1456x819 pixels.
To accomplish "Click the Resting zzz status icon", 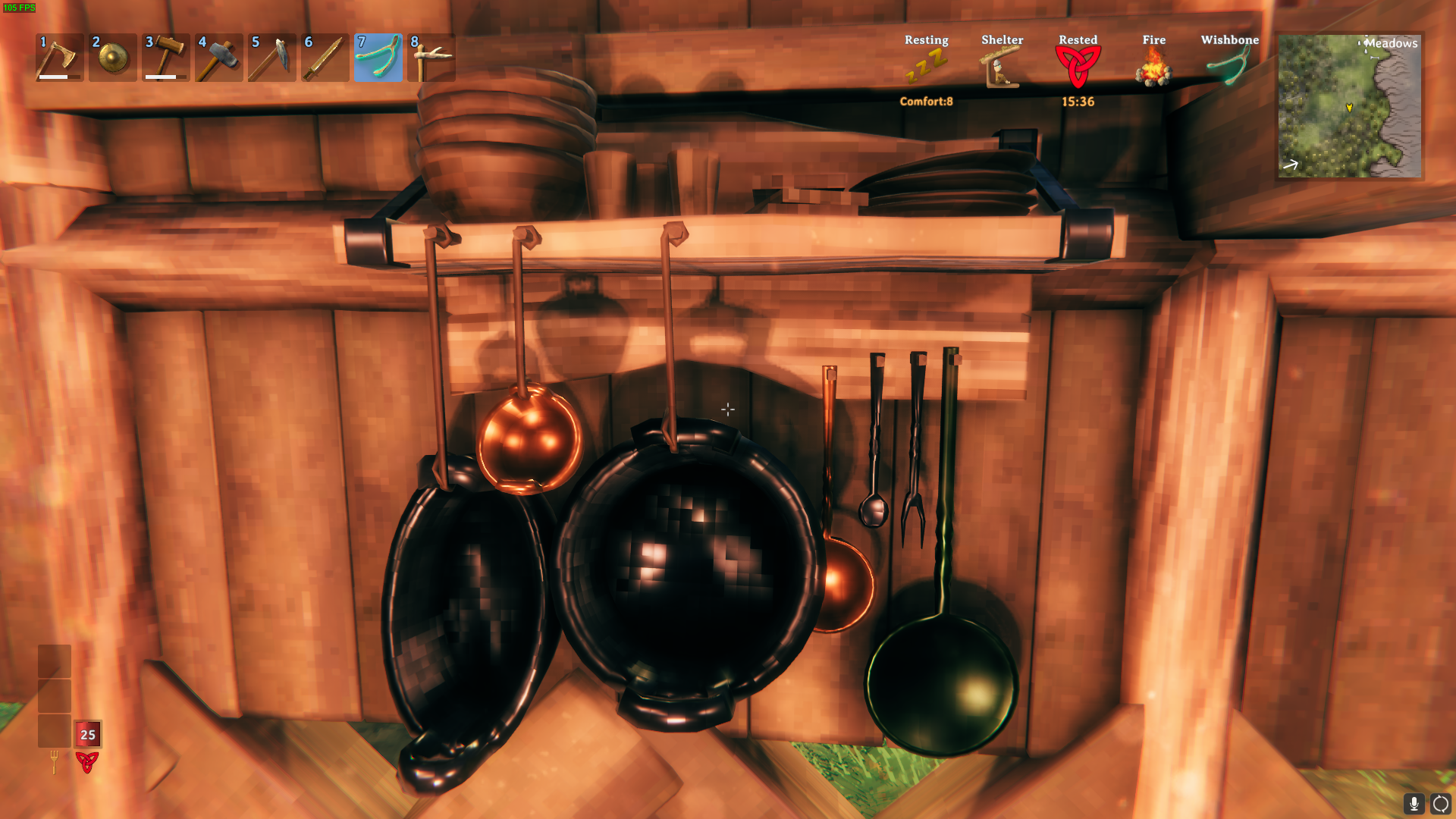I will tap(926, 67).
